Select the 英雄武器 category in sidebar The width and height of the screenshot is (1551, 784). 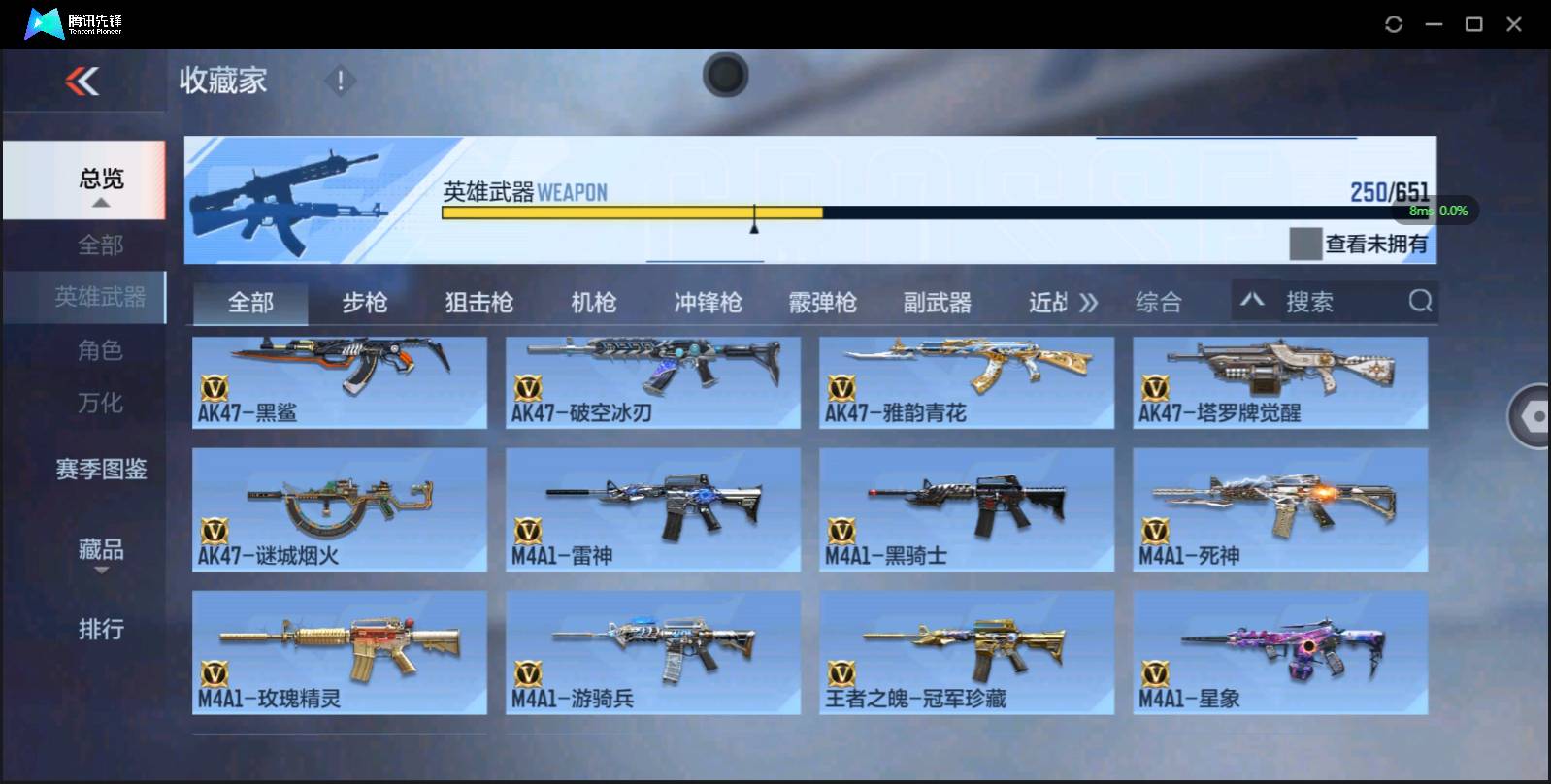(x=100, y=298)
